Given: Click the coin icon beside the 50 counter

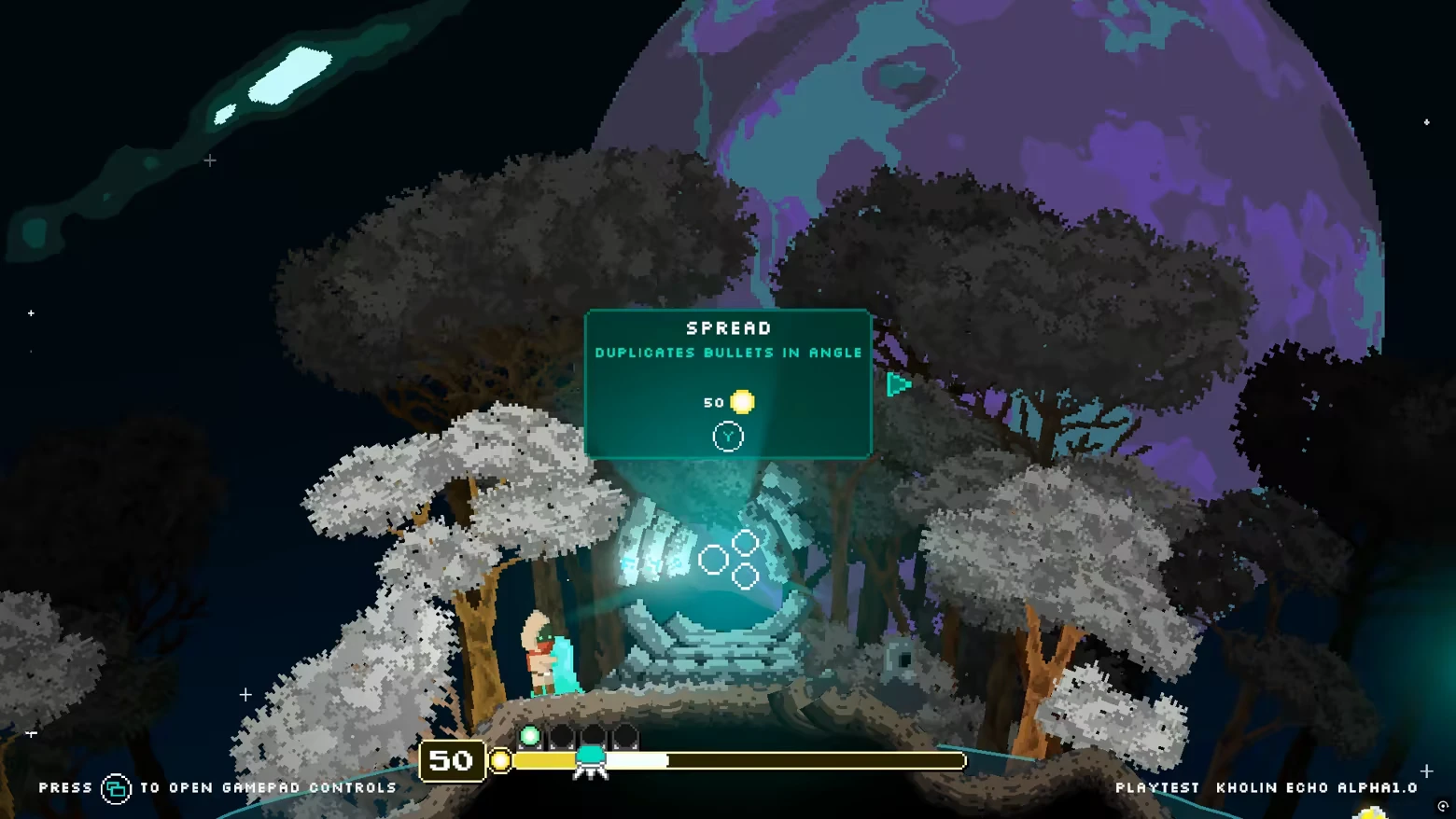Looking at the screenshot, I should (x=500, y=761).
